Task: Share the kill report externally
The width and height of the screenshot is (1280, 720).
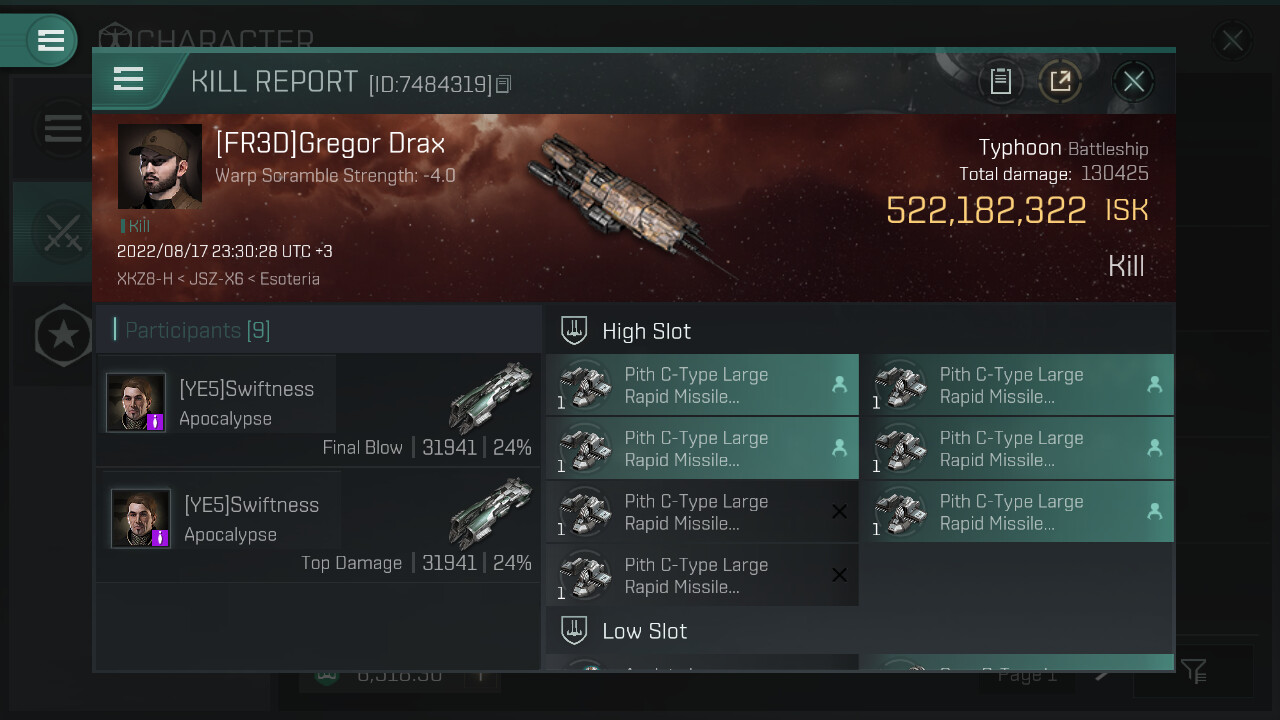Action: pyautogui.click(x=1060, y=82)
